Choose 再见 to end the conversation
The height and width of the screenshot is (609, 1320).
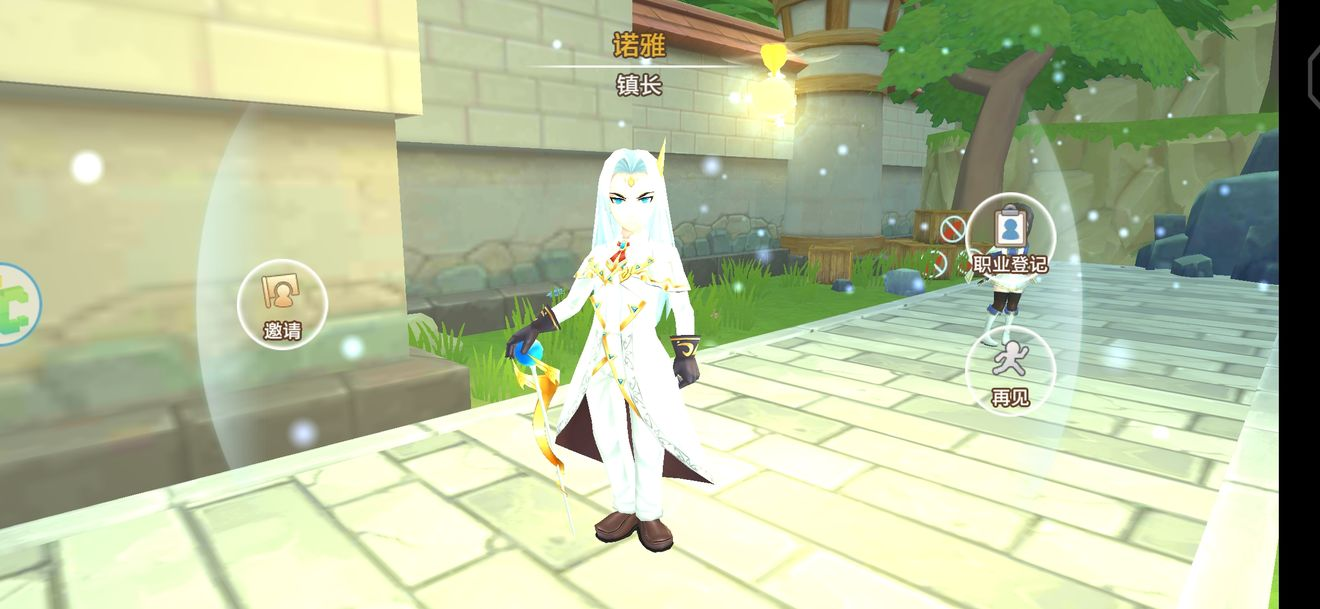[1010, 370]
